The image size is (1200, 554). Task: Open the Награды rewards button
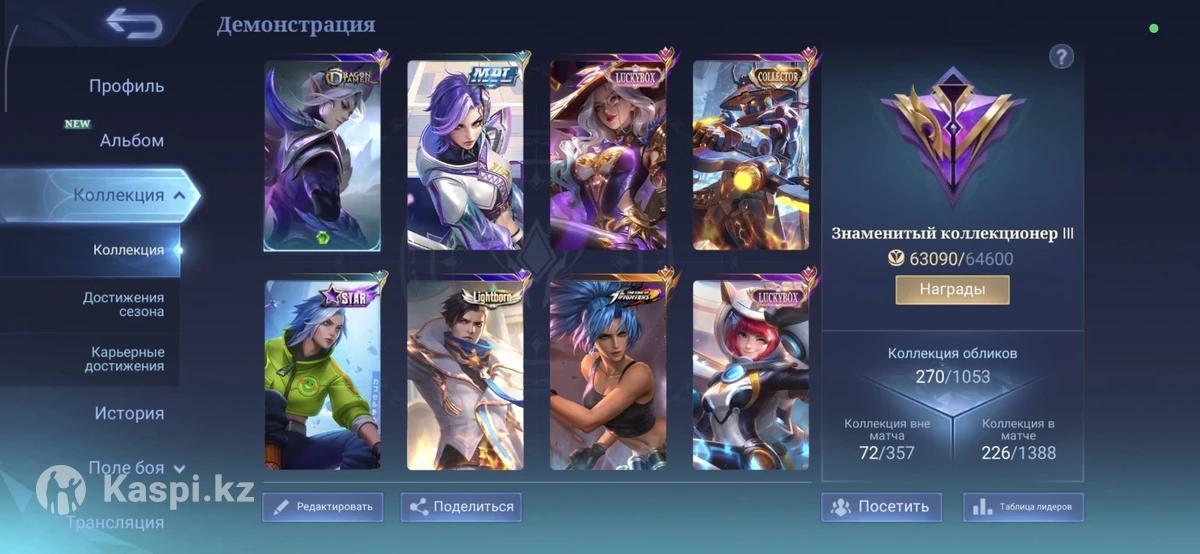click(x=952, y=290)
